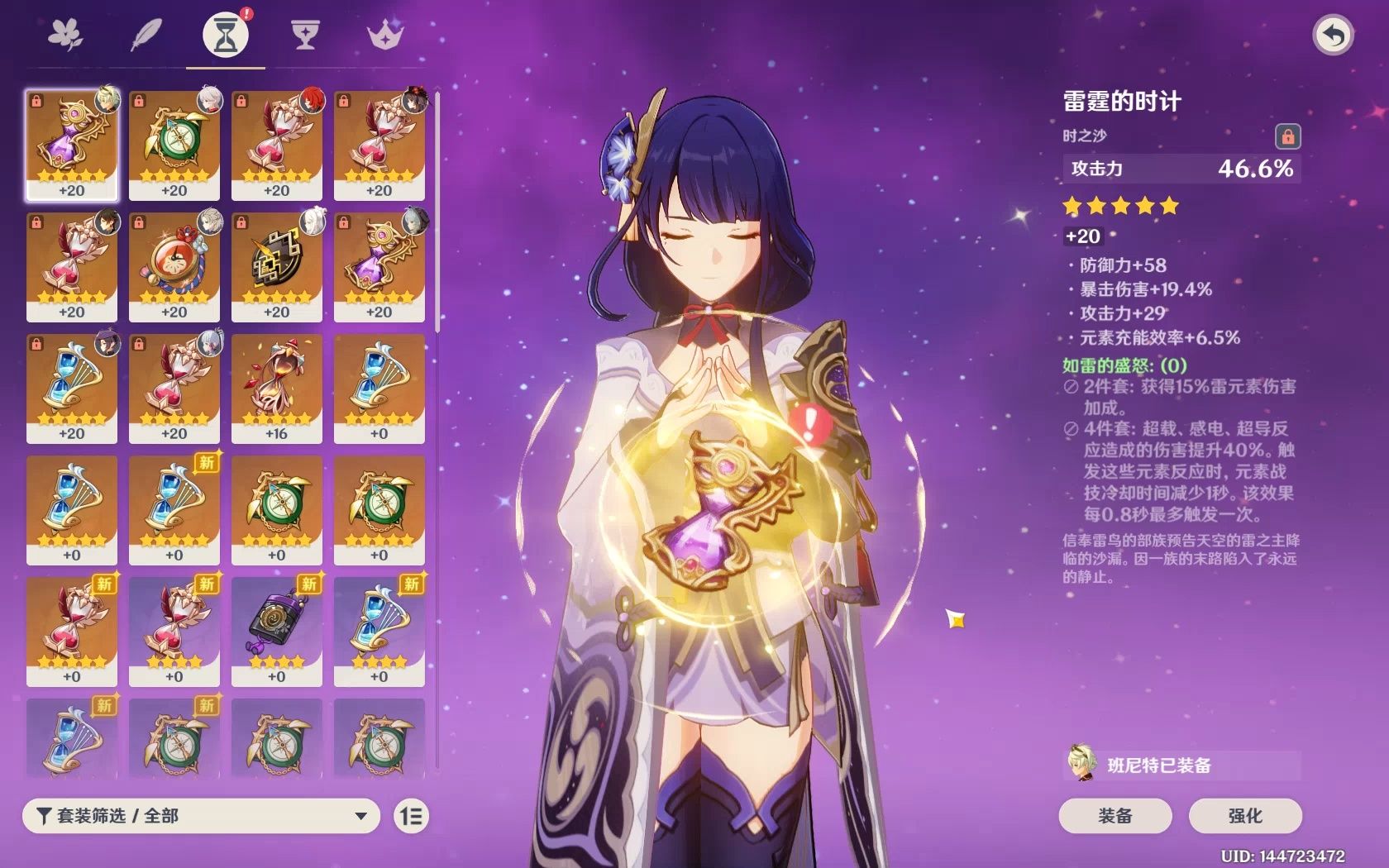Open the Goblet of Eonothem category icon
The height and width of the screenshot is (868, 1389).
coord(305,35)
